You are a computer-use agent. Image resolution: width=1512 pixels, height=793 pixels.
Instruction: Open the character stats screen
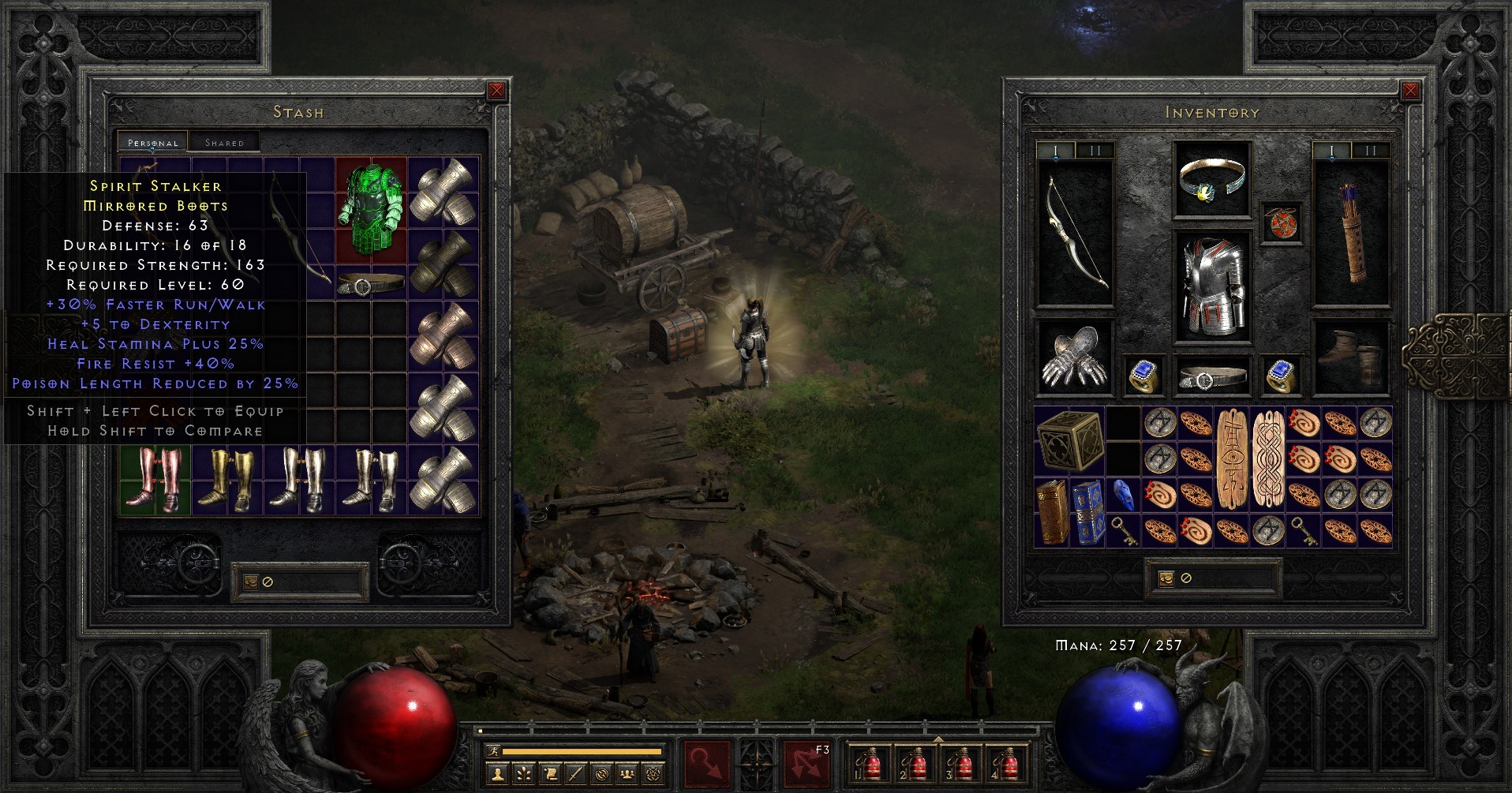498,774
